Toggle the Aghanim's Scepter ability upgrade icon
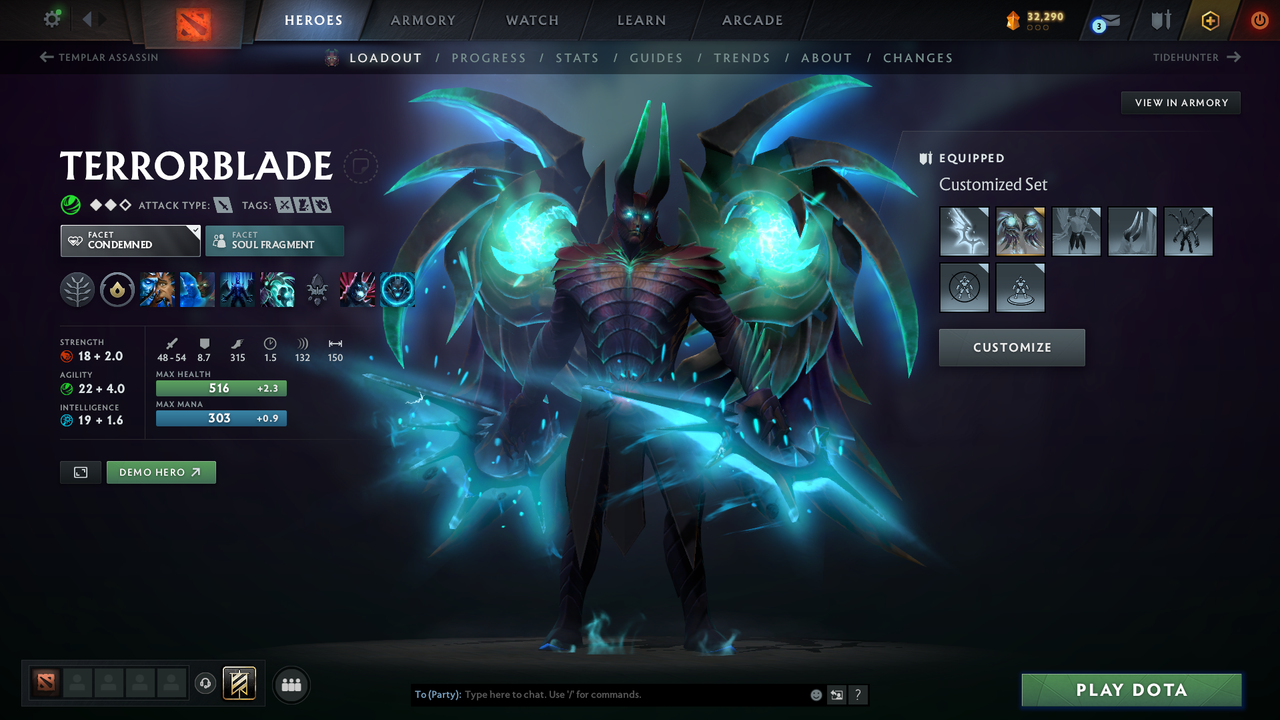The width and height of the screenshot is (1280, 720). (317, 289)
